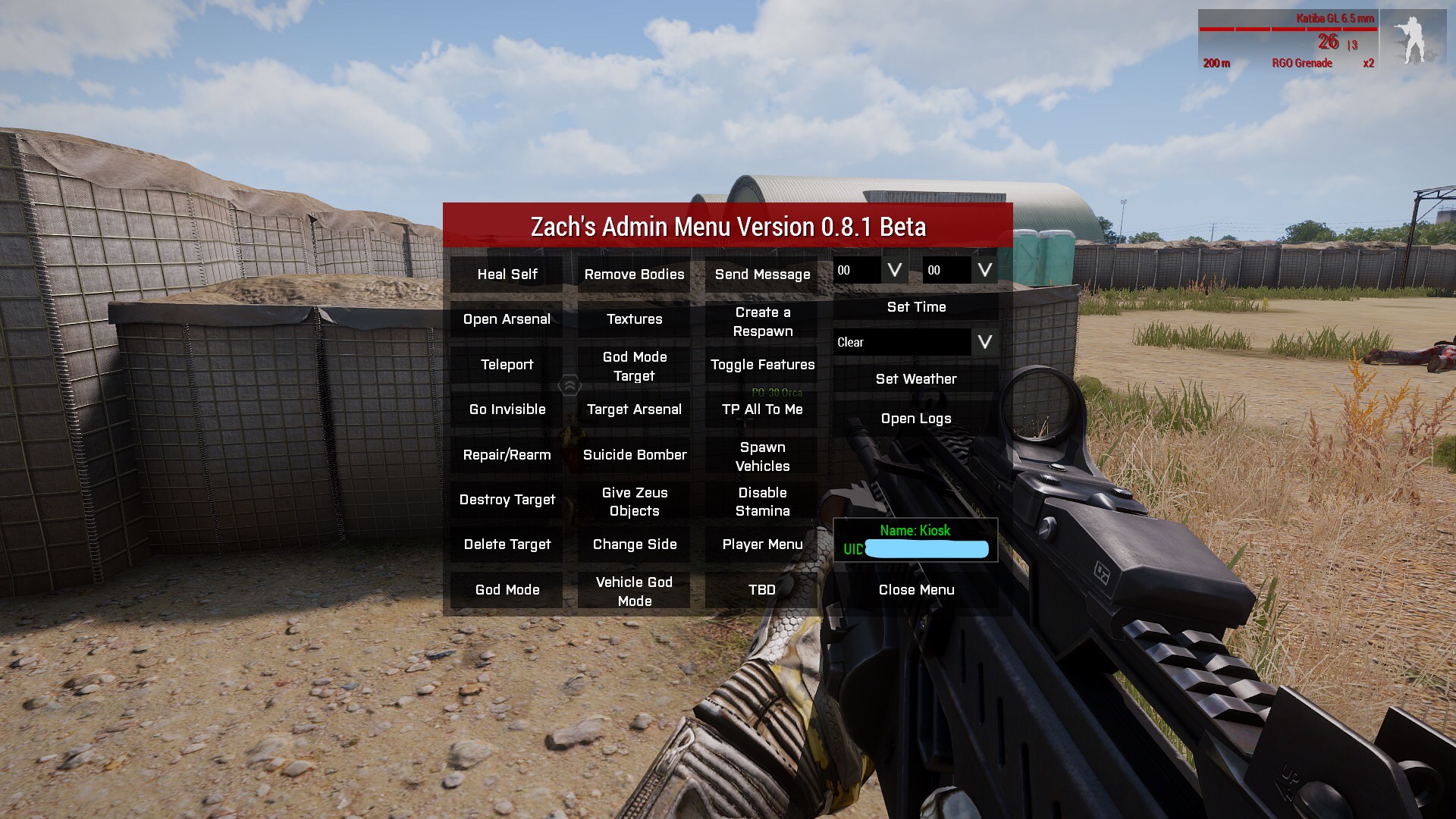Activate the Teleport option
The image size is (1456, 819).
coord(507,365)
